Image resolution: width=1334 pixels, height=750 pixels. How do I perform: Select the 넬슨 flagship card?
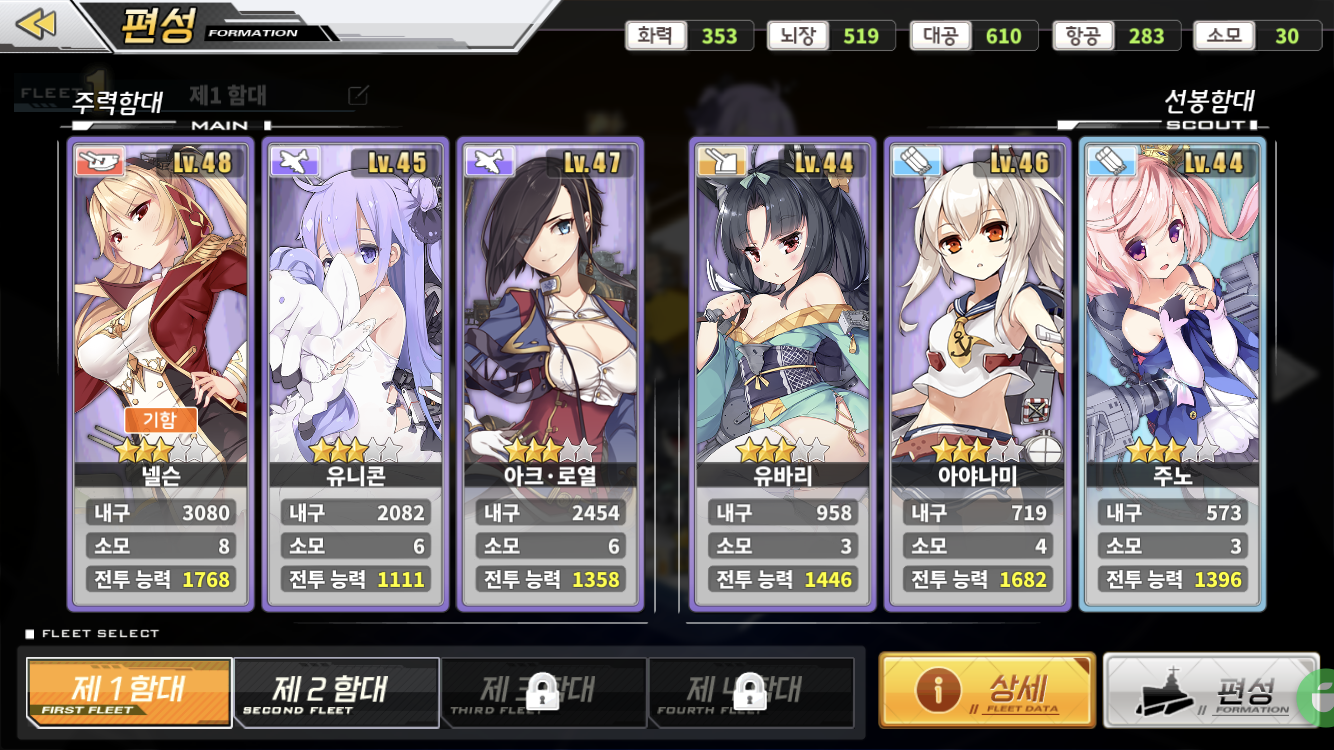point(159,330)
